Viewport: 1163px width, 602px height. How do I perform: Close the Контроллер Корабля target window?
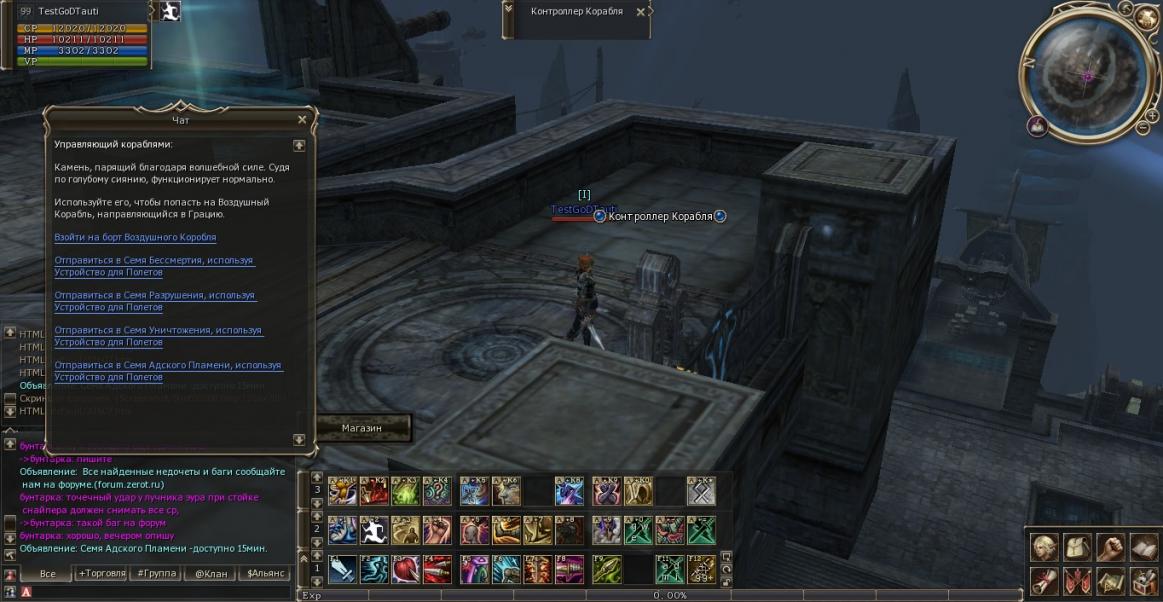(x=641, y=12)
